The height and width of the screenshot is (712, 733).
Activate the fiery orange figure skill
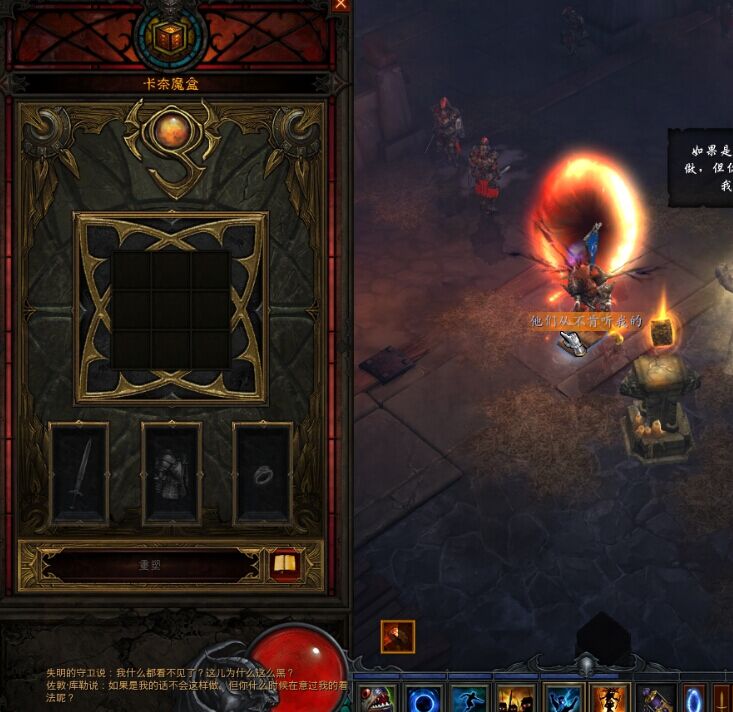click(609, 698)
